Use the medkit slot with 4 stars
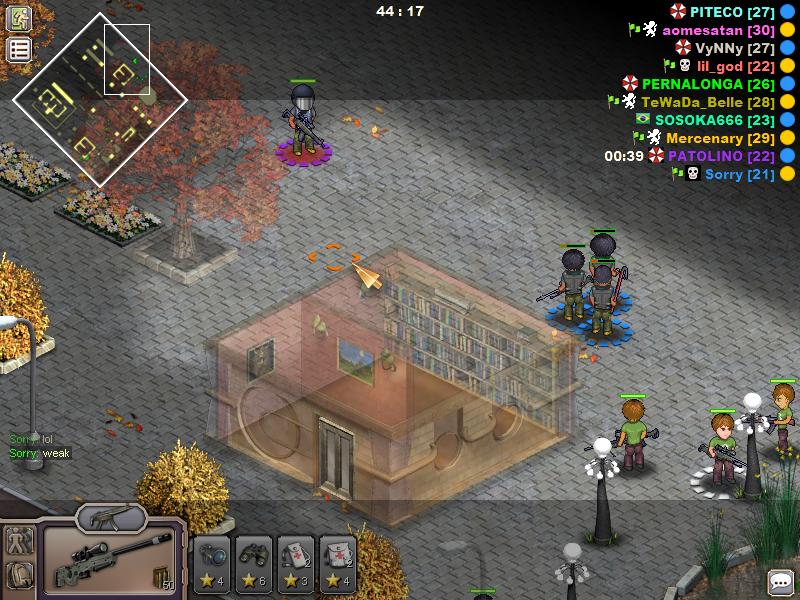Image resolution: width=800 pixels, height=600 pixels. (x=339, y=560)
